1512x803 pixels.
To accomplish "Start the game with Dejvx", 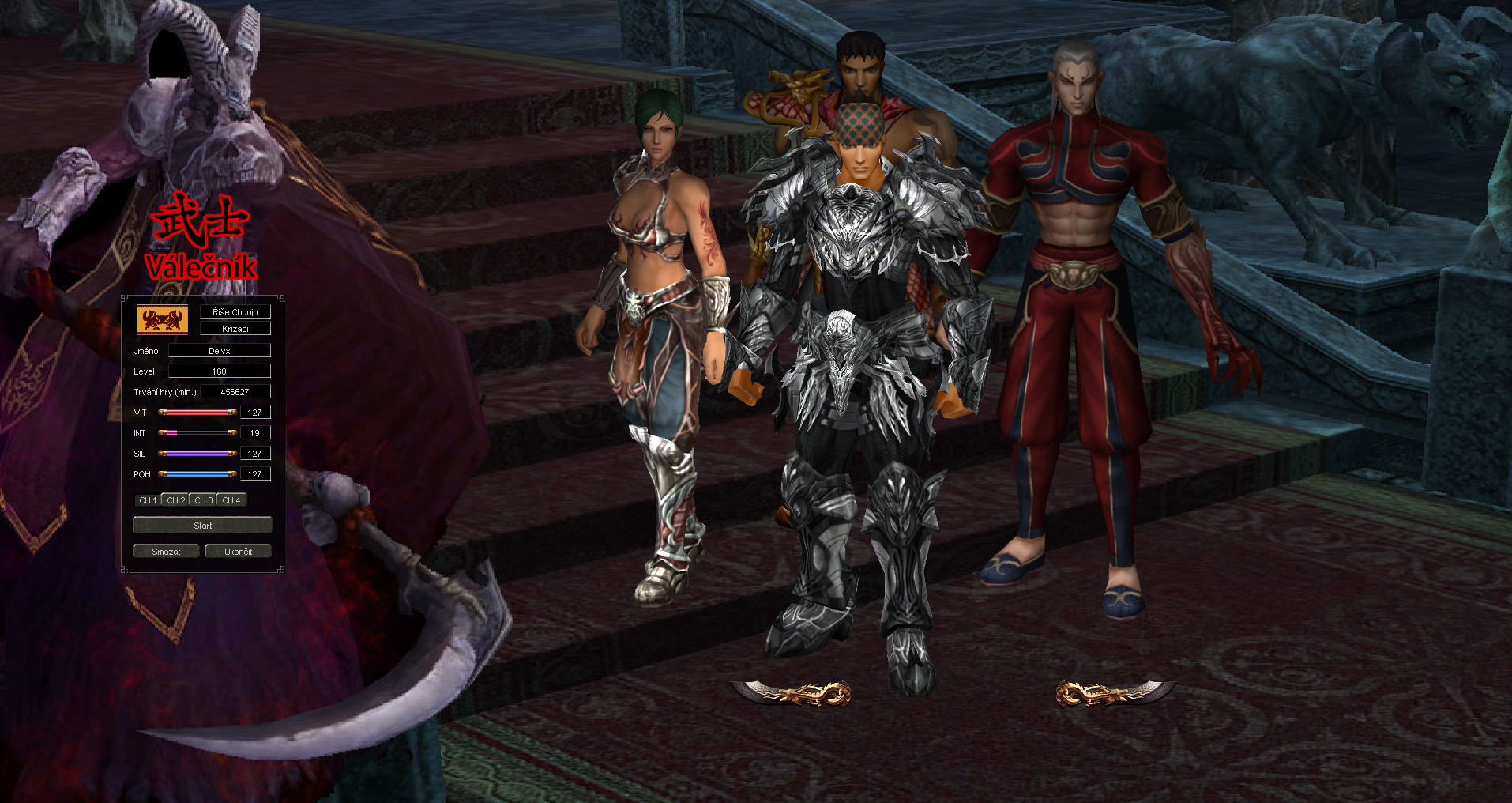I will tap(202, 526).
